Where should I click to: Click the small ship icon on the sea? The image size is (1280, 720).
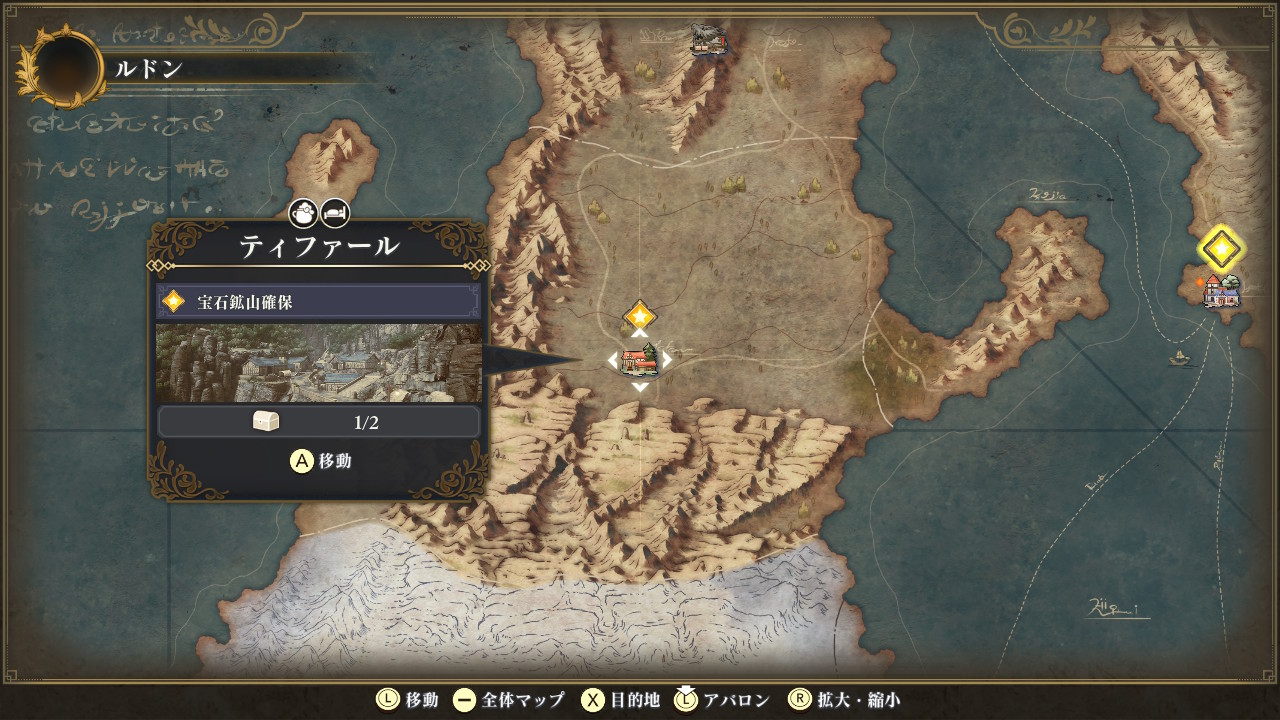pos(1181,356)
